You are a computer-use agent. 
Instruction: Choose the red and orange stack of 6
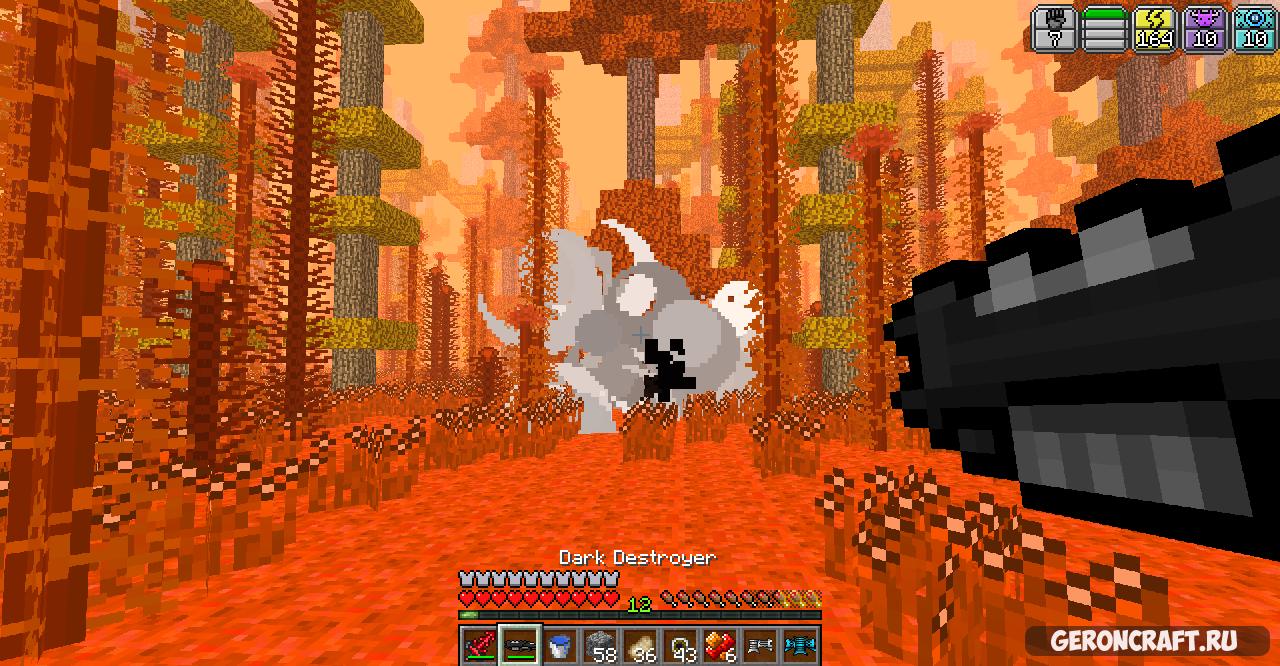coord(721,646)
